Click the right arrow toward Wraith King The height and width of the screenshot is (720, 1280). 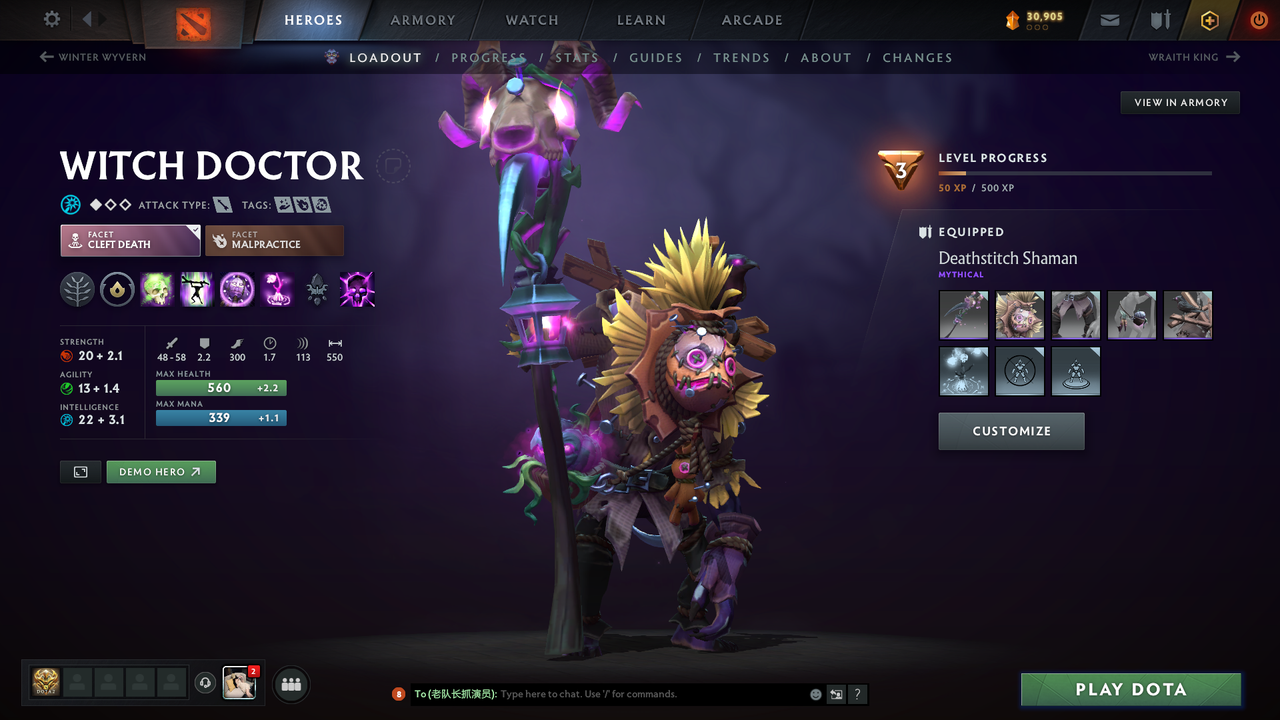tap(1232, 57)
